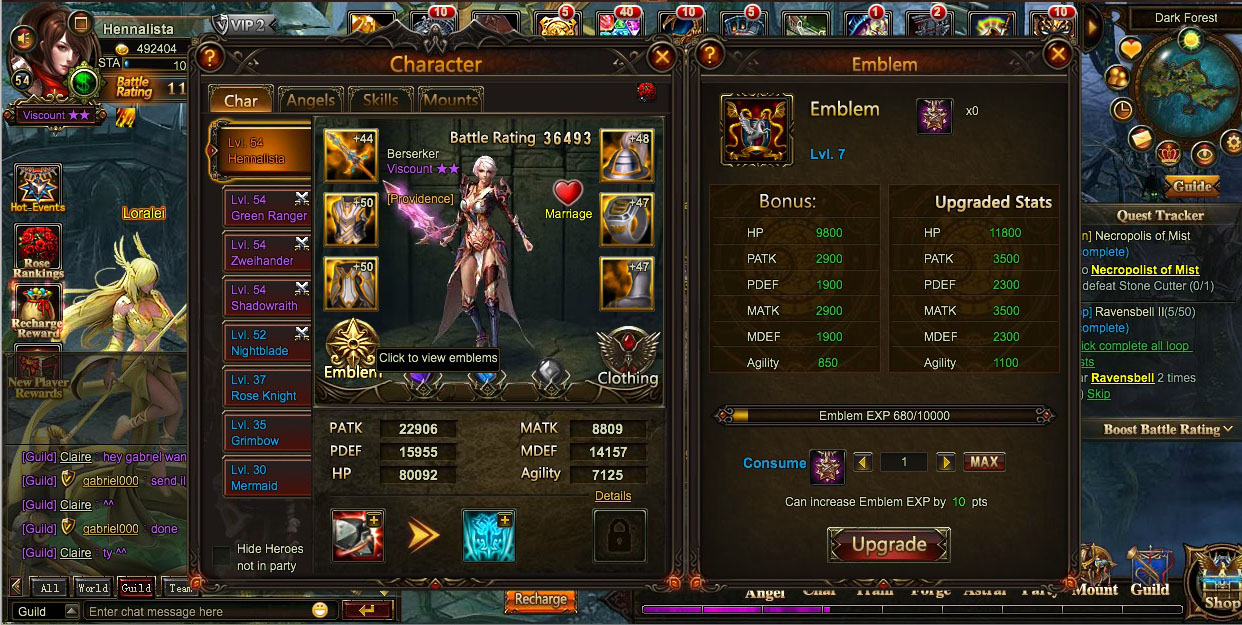Viewport: 1242px width, 625px height.
Task: Open the Clothing section
Action: [628, 356]
